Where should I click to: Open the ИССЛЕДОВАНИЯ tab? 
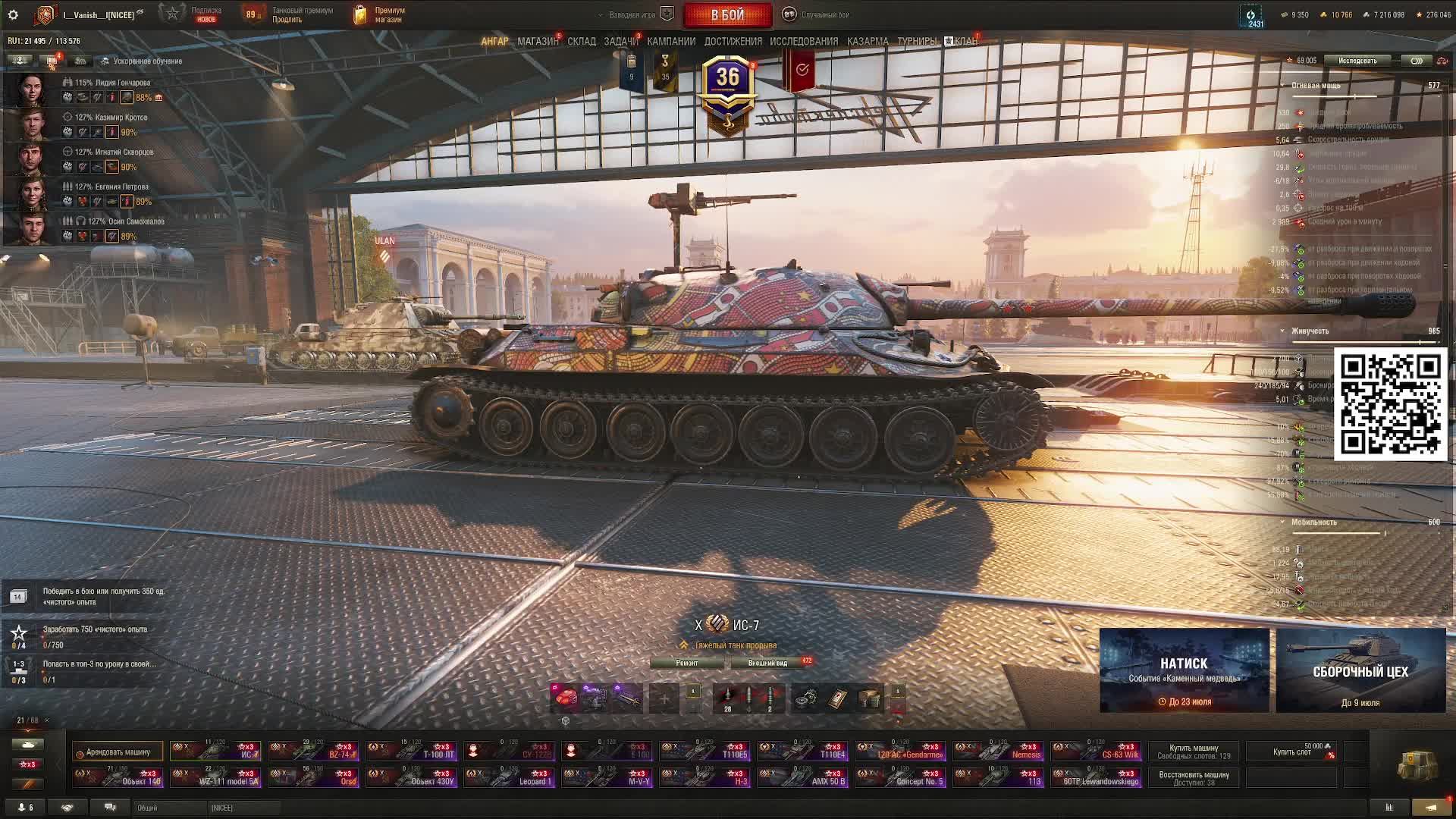804,42
